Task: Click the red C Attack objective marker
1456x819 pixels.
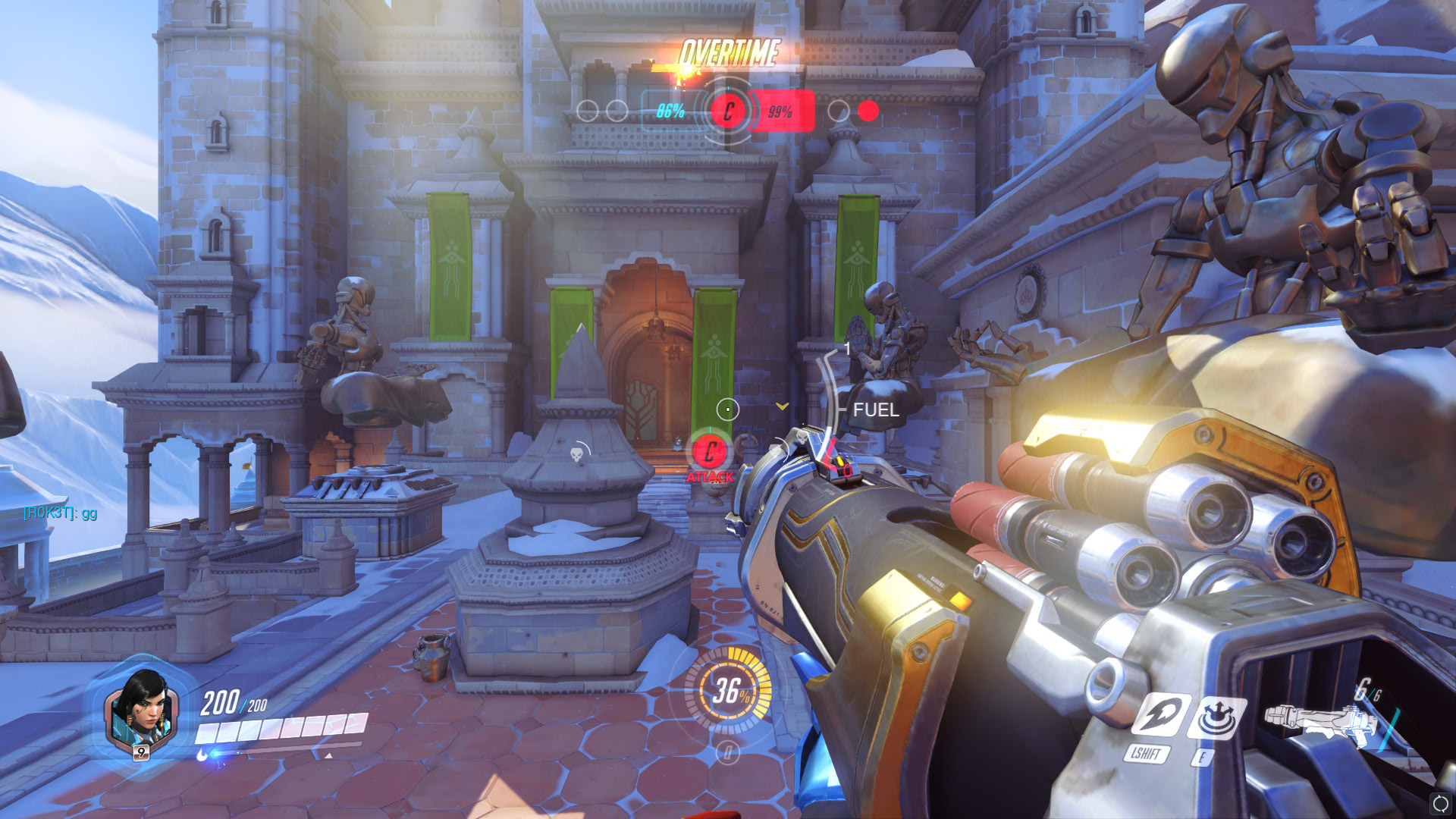Action: pyautogui.click(x=710, y=453)
